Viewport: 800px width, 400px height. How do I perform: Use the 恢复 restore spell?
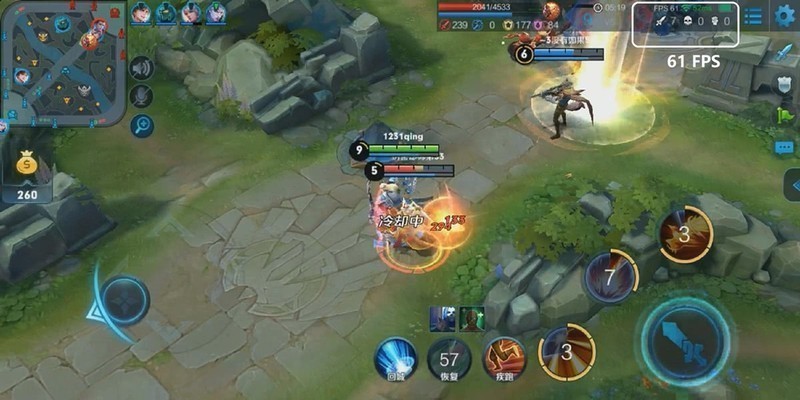pos(449,357)
